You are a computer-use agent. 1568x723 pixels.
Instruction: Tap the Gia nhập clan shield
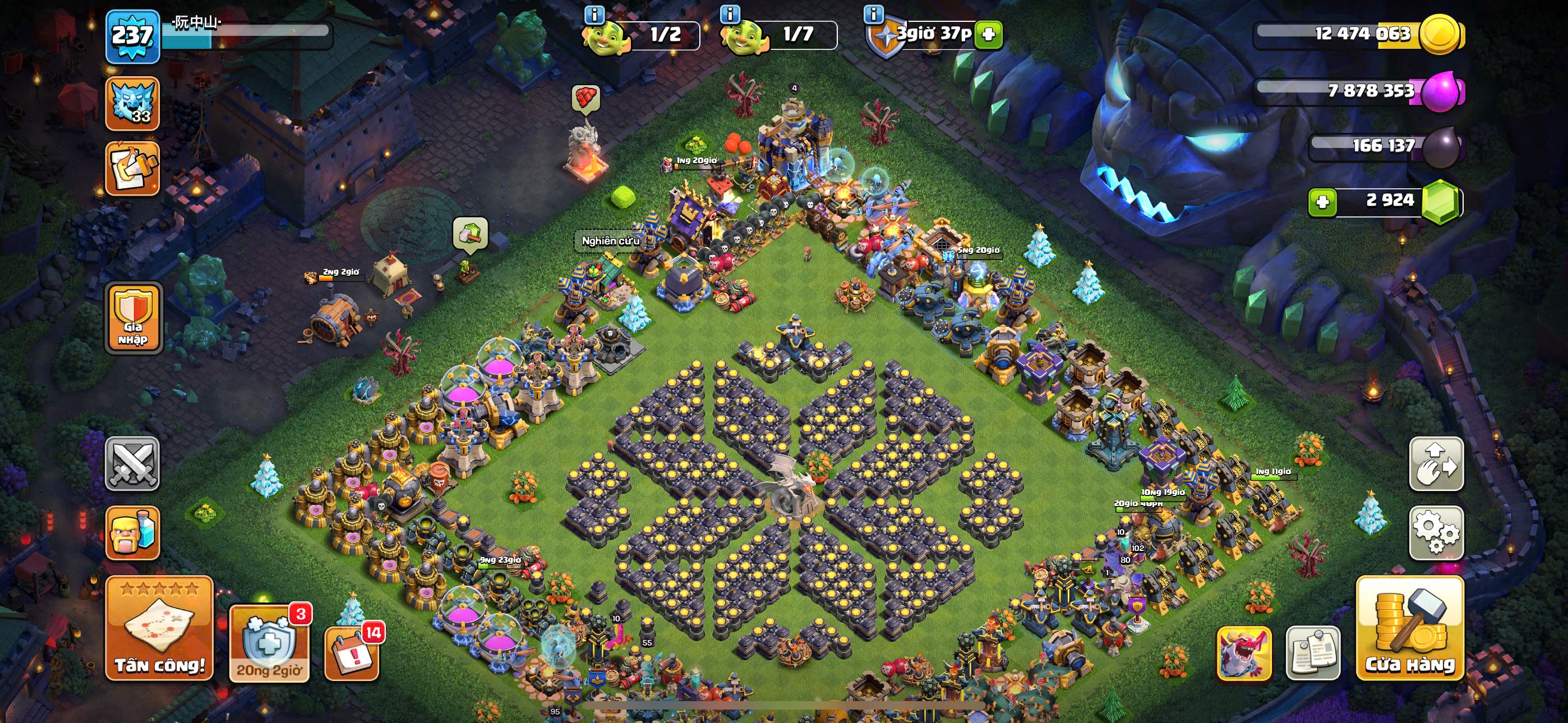point(133,318)
